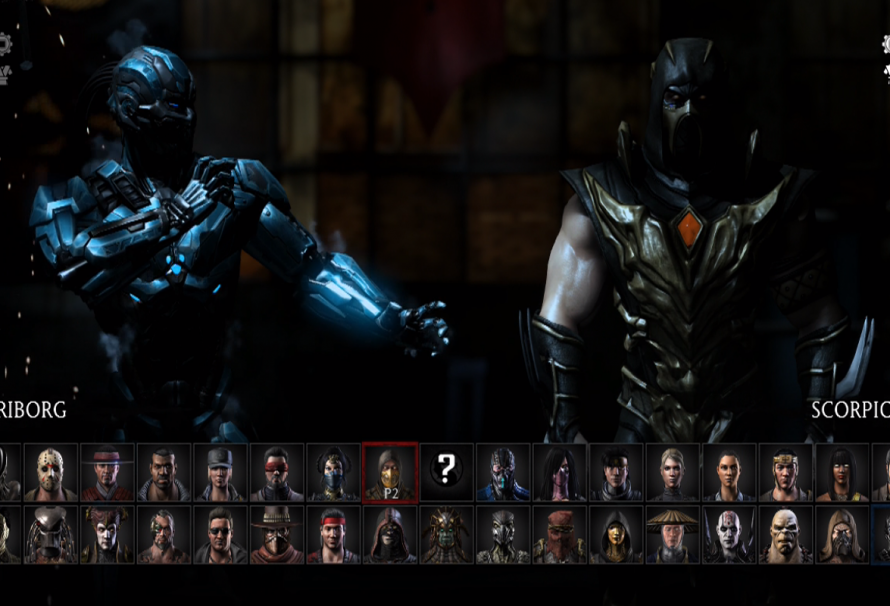Select Kotal Kahn's feathered headdress portrait
Screen dimensions: 890x606
click(446, 535)
